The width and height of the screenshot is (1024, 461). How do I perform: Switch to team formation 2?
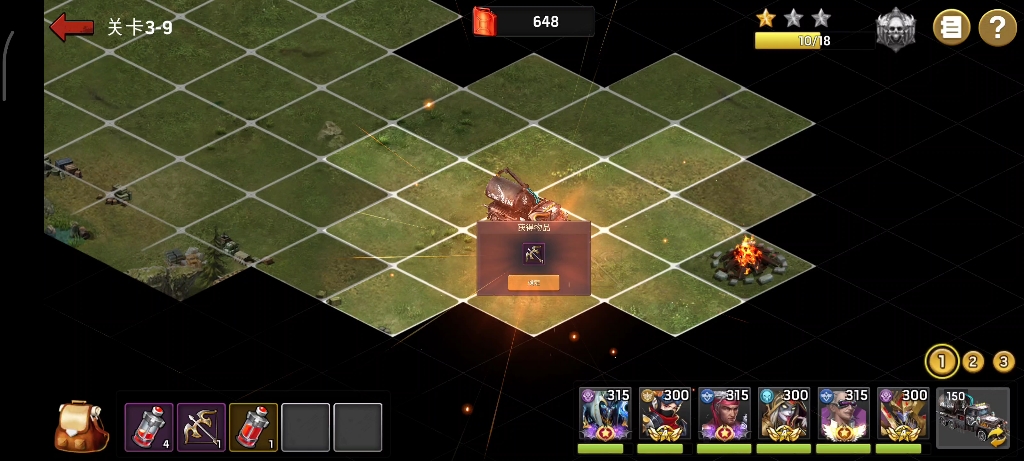[973, 361]
